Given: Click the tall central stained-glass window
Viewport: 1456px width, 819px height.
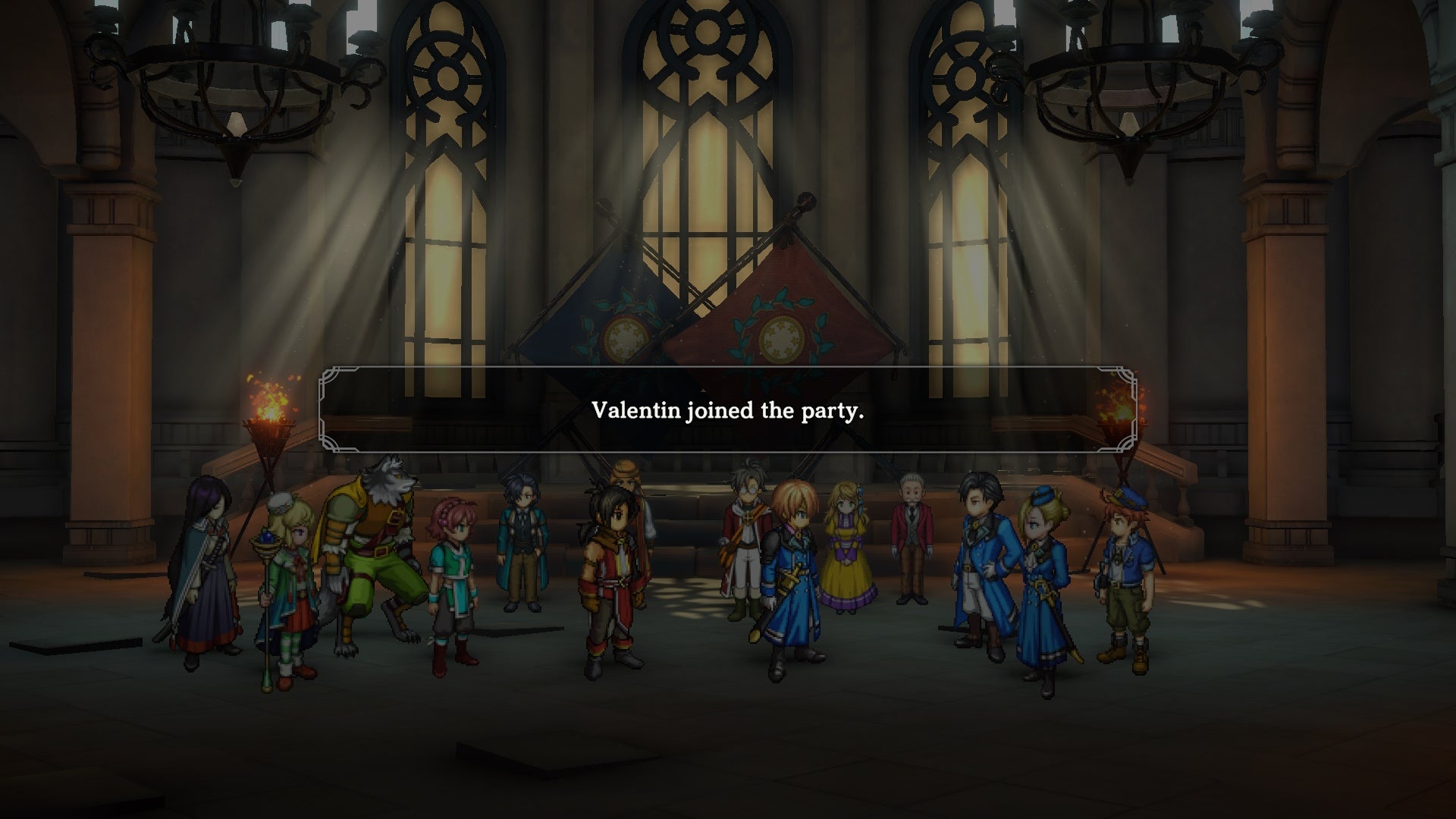Looking at the screenshot, I should coord(705,167).
